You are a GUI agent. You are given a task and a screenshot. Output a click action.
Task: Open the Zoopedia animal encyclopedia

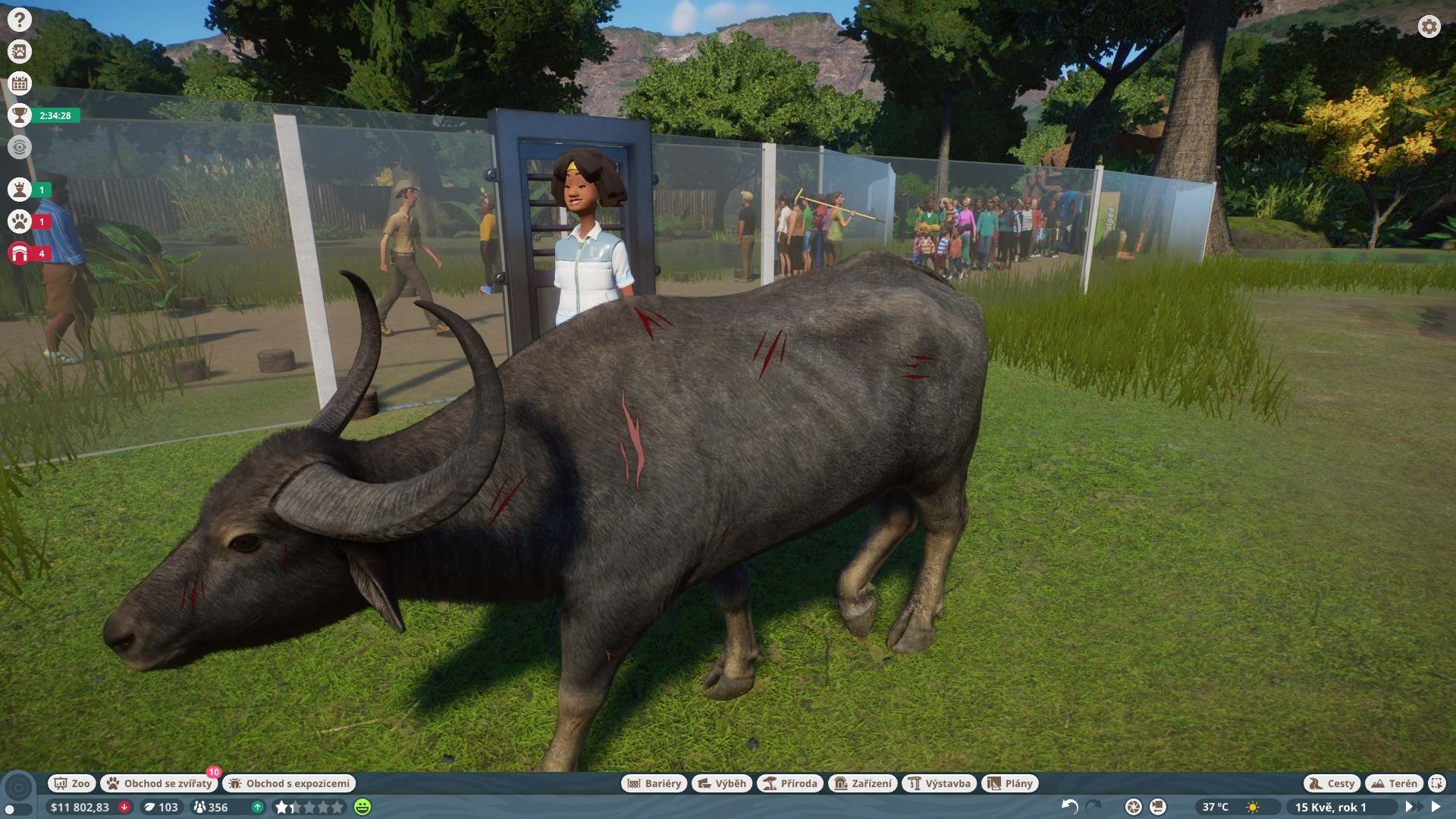pyautogui.click(x=19, y=52)
